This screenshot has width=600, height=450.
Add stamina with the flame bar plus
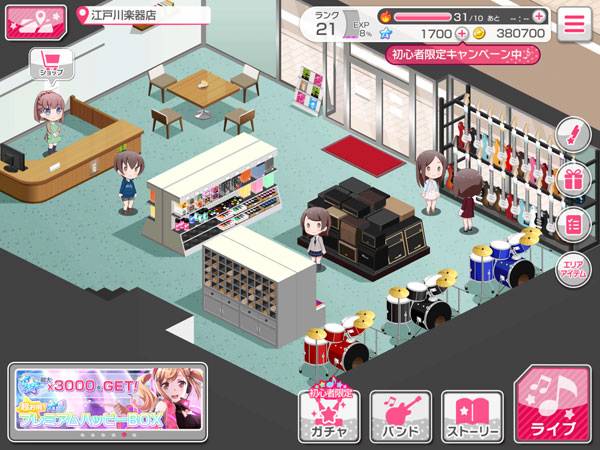[539, 16]
